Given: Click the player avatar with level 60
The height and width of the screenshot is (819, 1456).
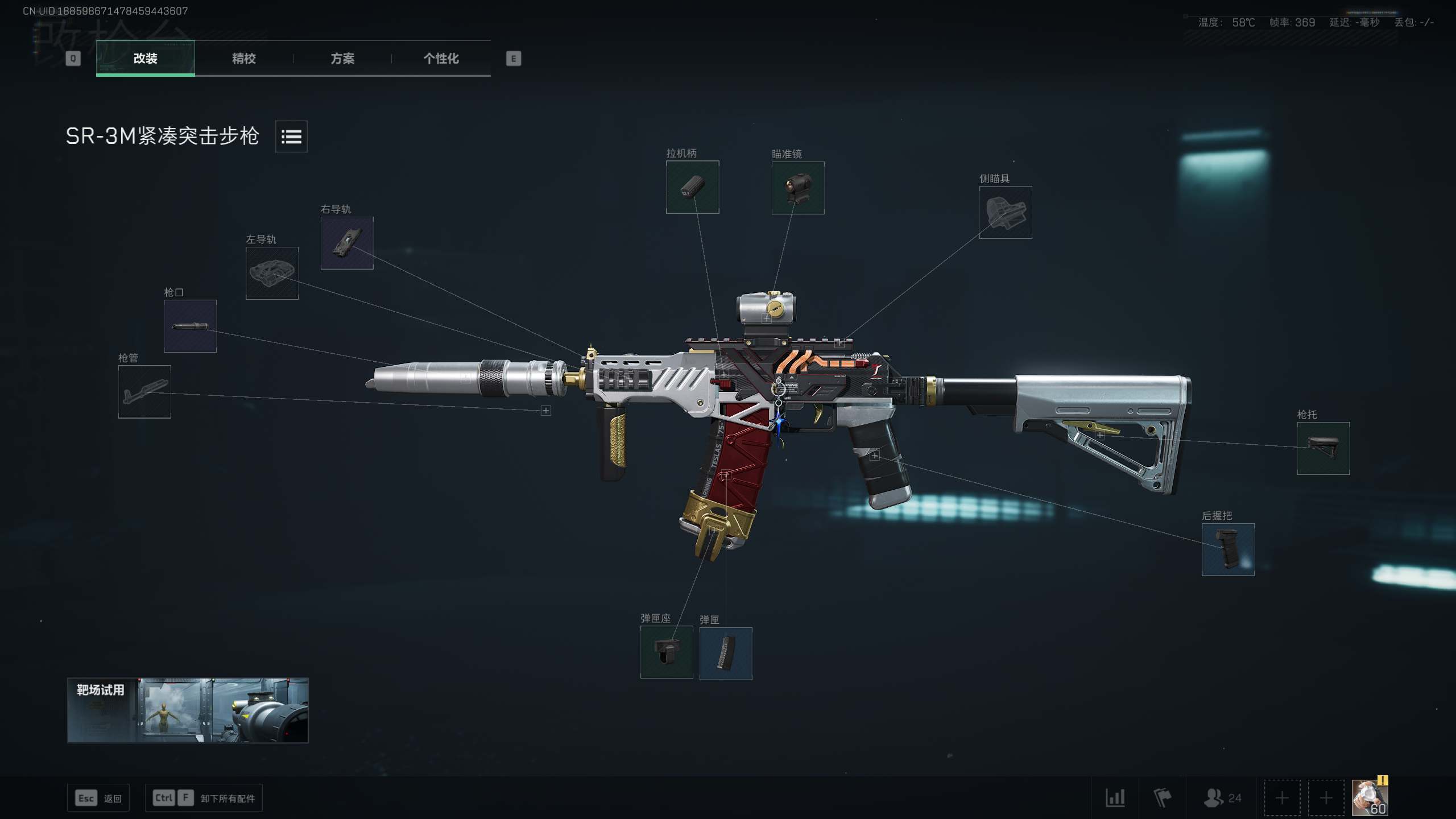Looking at the screenshot, I should (x=1369, y=797).
